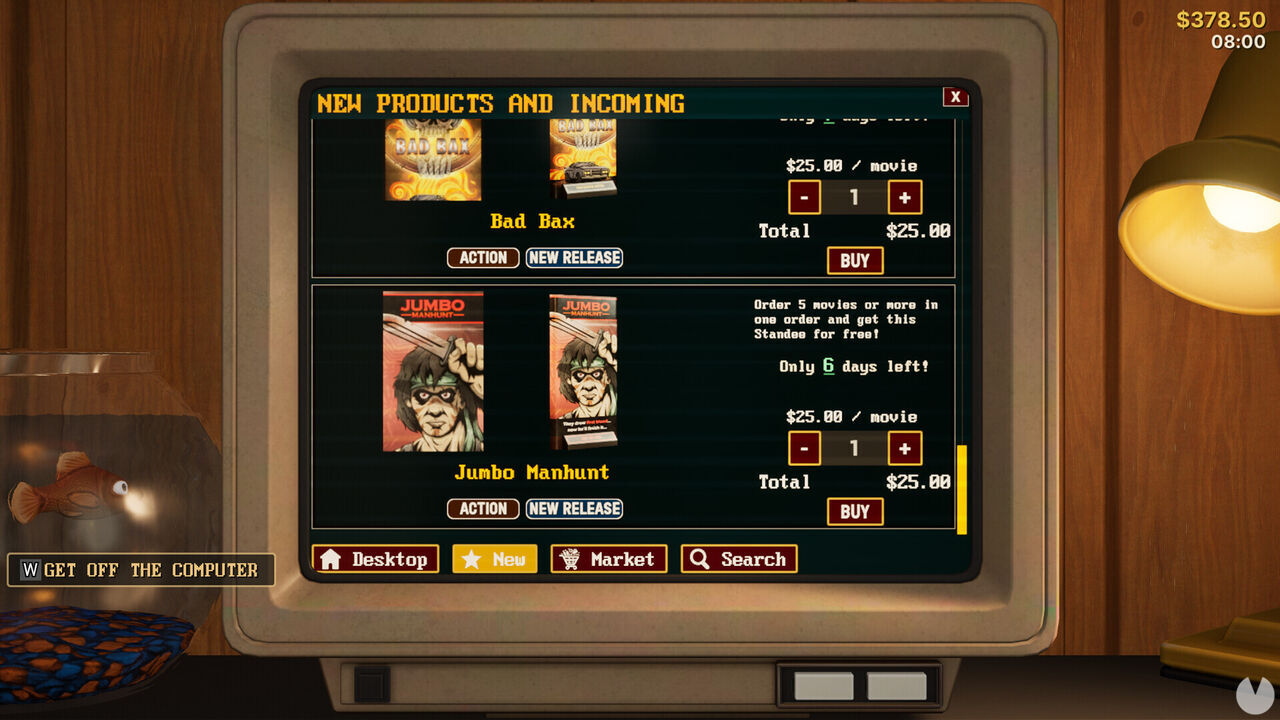Select the Jumbo Manhunt title text
The height and width of the screenshot is (720, 1280).
click(x=530, y=472)
